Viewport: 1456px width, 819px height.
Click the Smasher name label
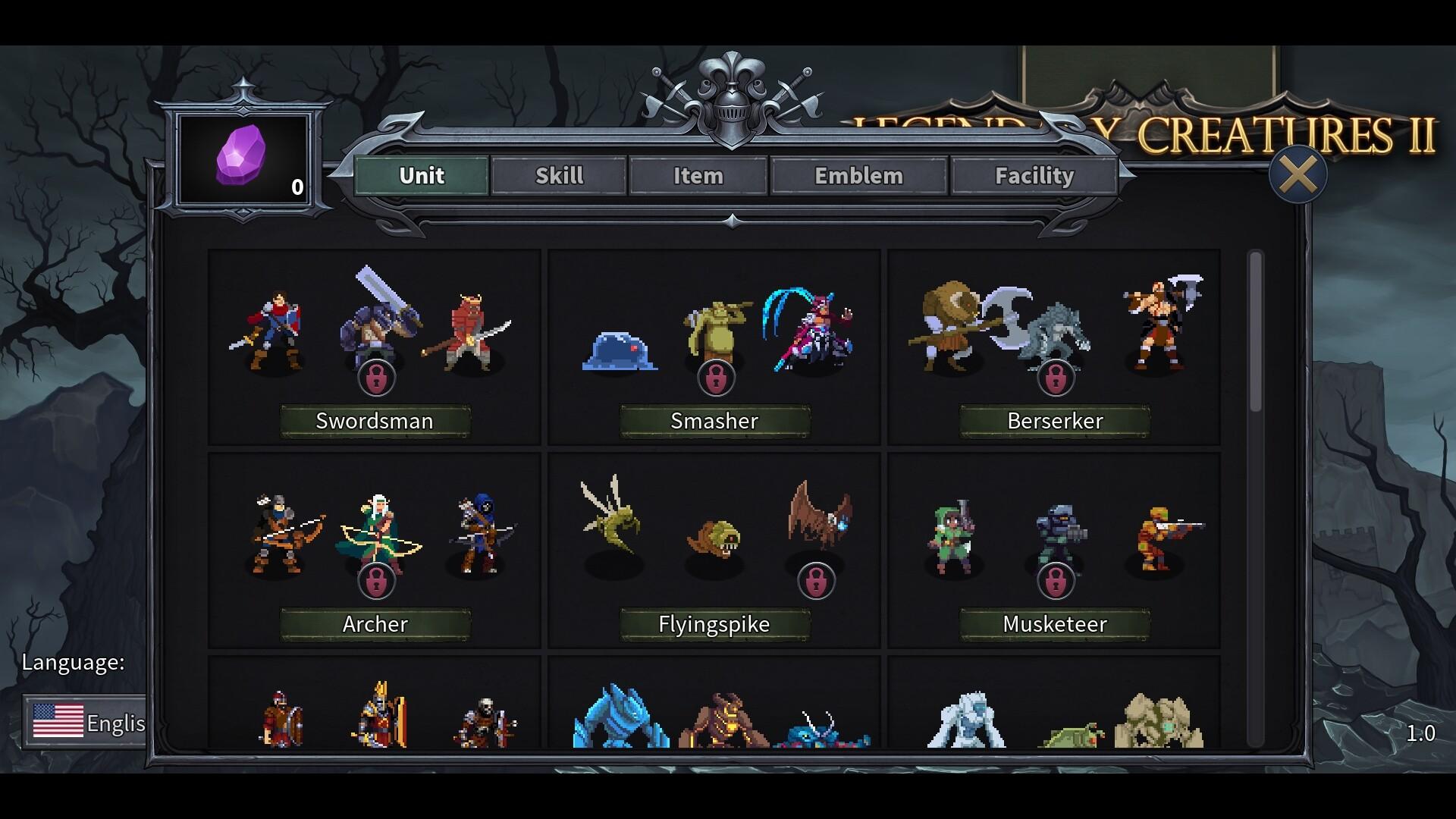coord(714,421)
